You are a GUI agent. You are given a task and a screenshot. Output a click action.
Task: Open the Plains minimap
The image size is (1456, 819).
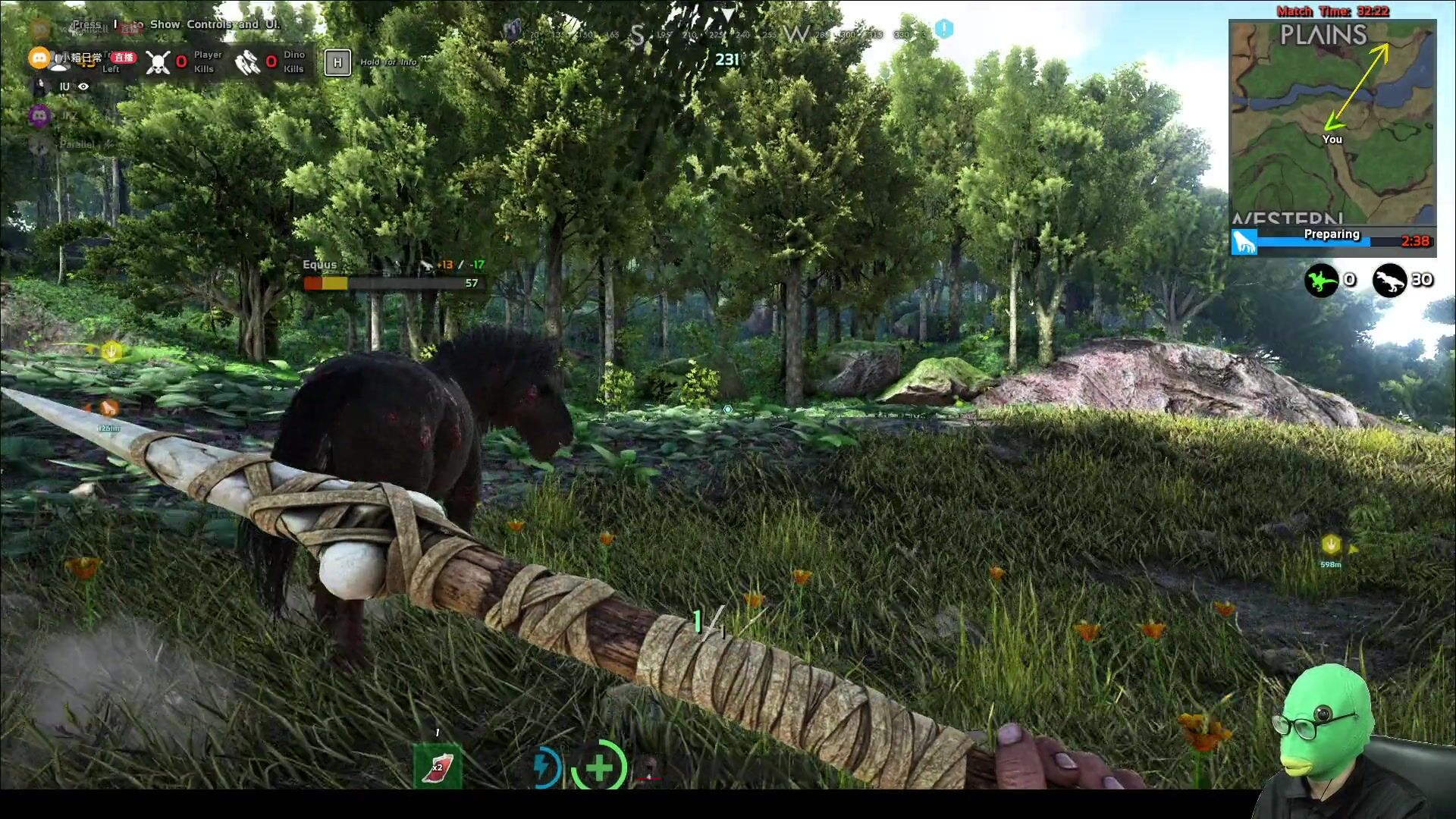(1332, 121)
